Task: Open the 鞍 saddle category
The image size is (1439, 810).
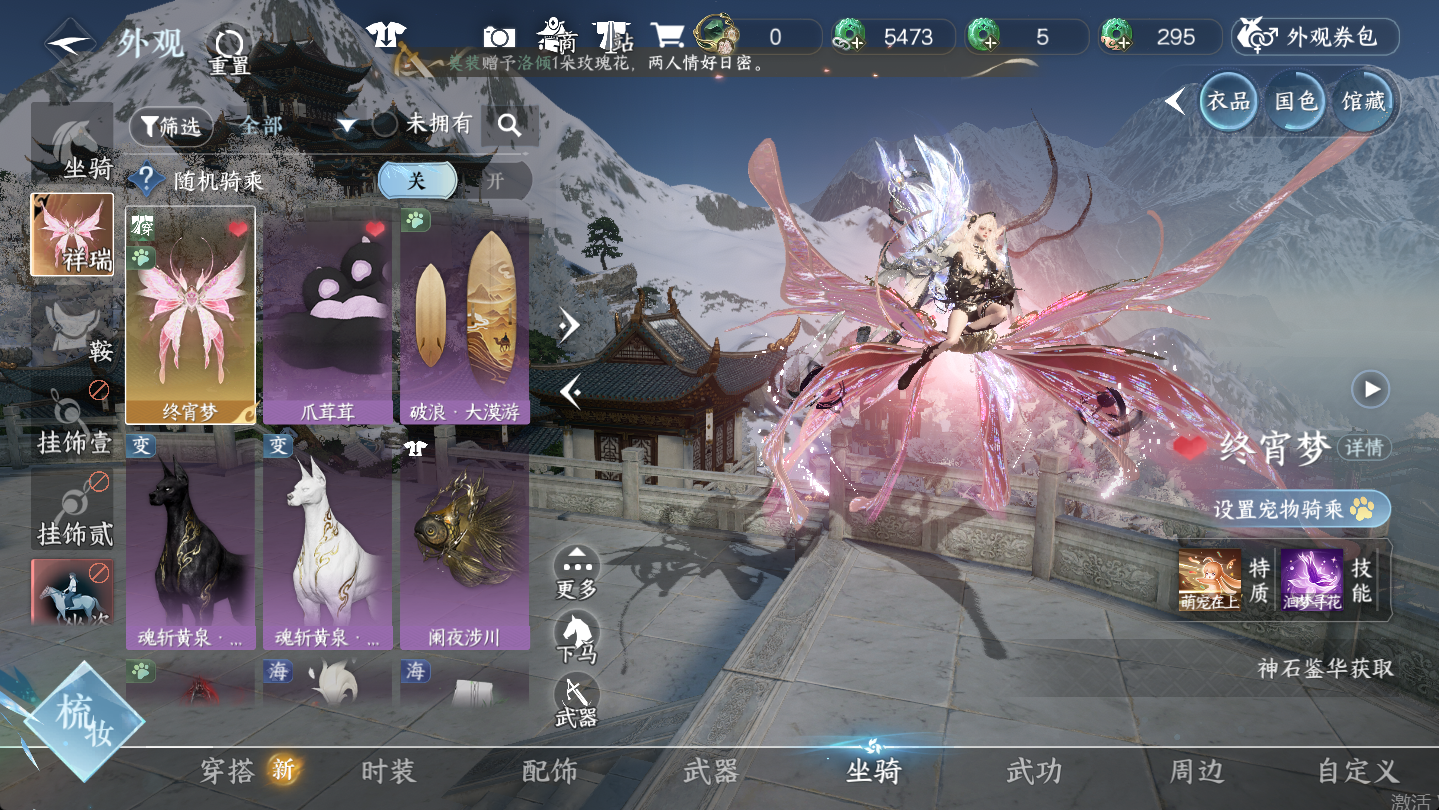Action: coord(72,331)
